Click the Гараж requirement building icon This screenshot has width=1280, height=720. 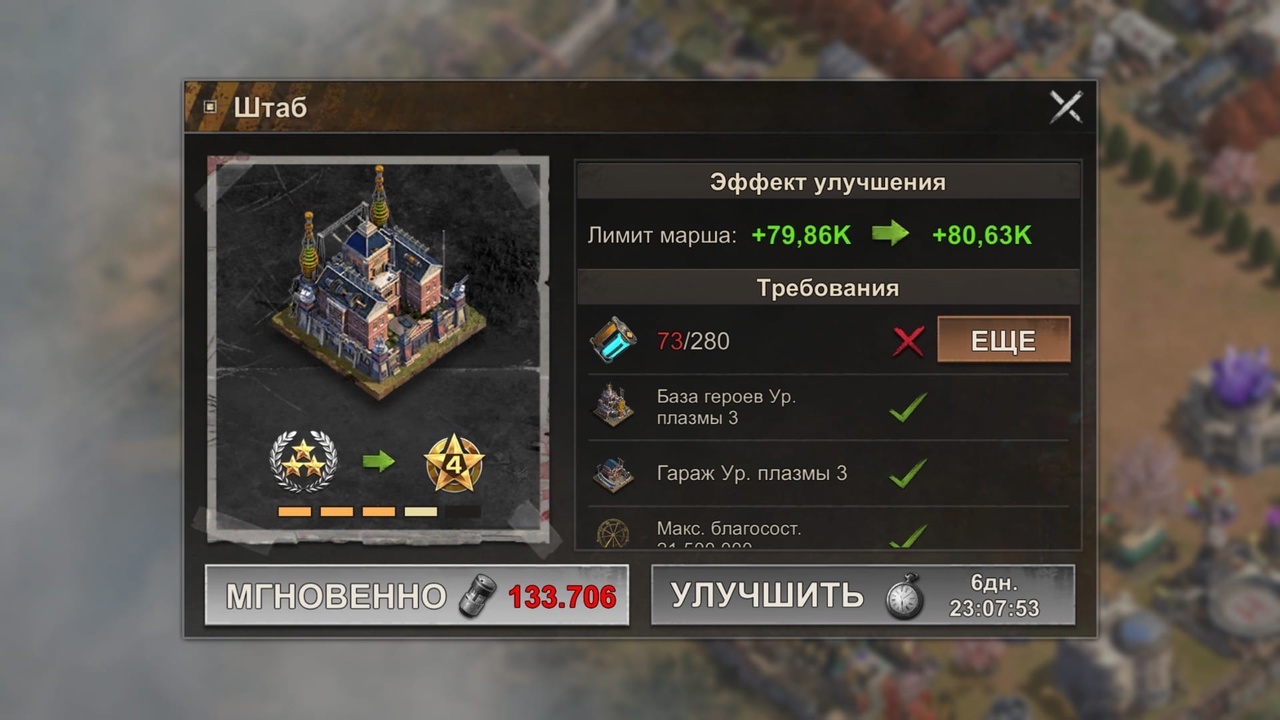[614, 473]
